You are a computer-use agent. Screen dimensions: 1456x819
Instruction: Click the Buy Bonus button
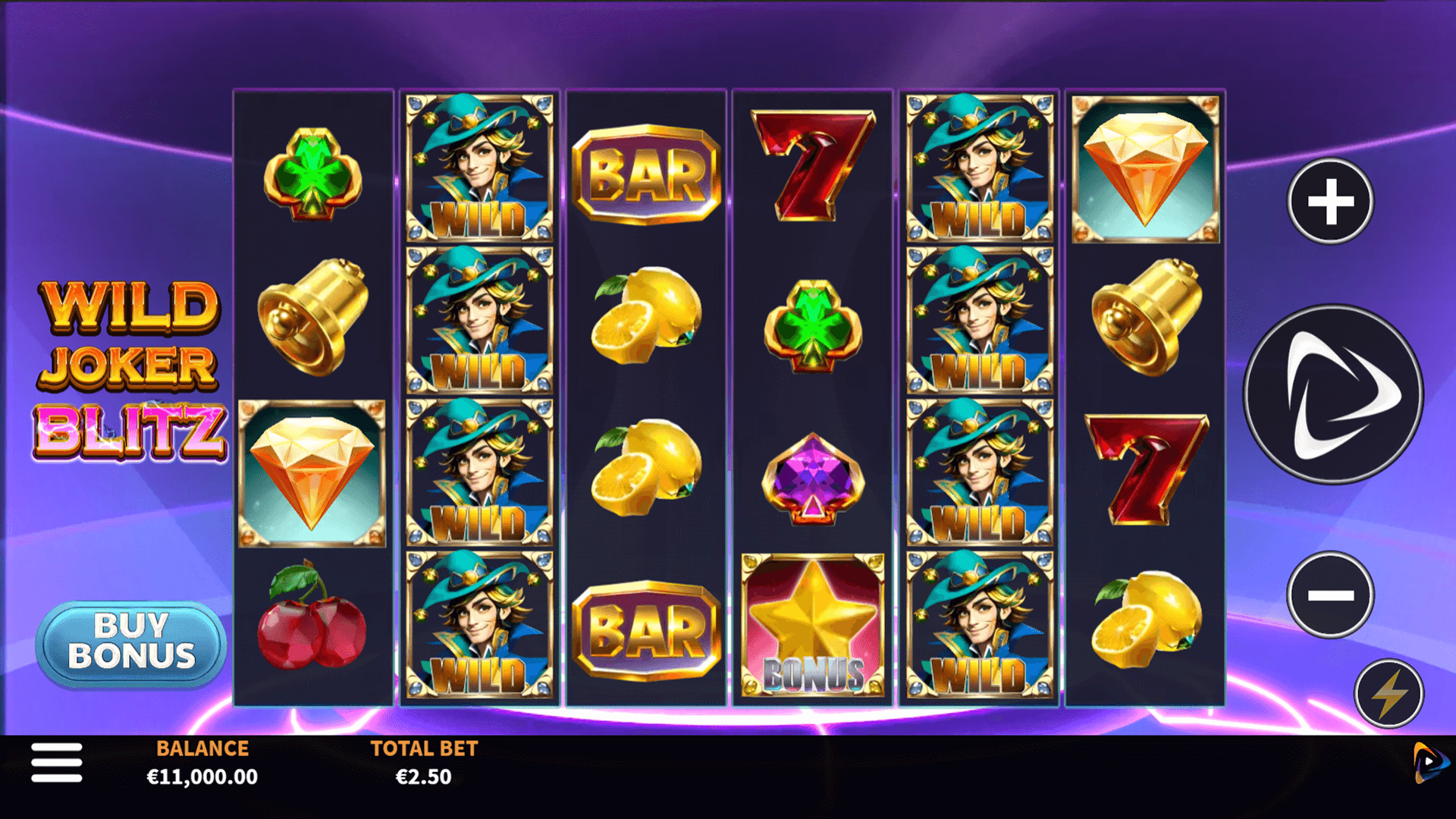tap(131, 643)
